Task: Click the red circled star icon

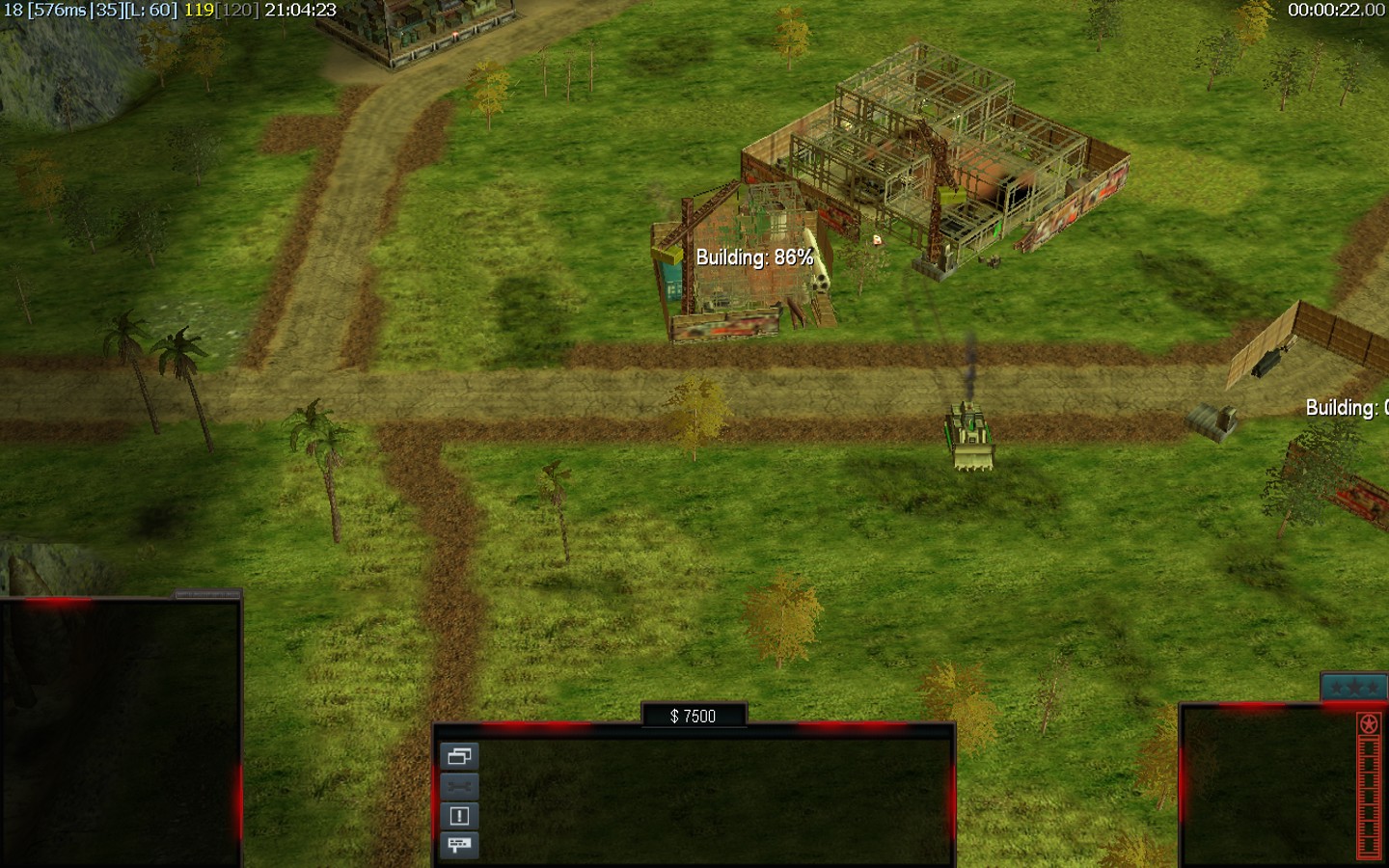Action: [x=1369, y=724]
